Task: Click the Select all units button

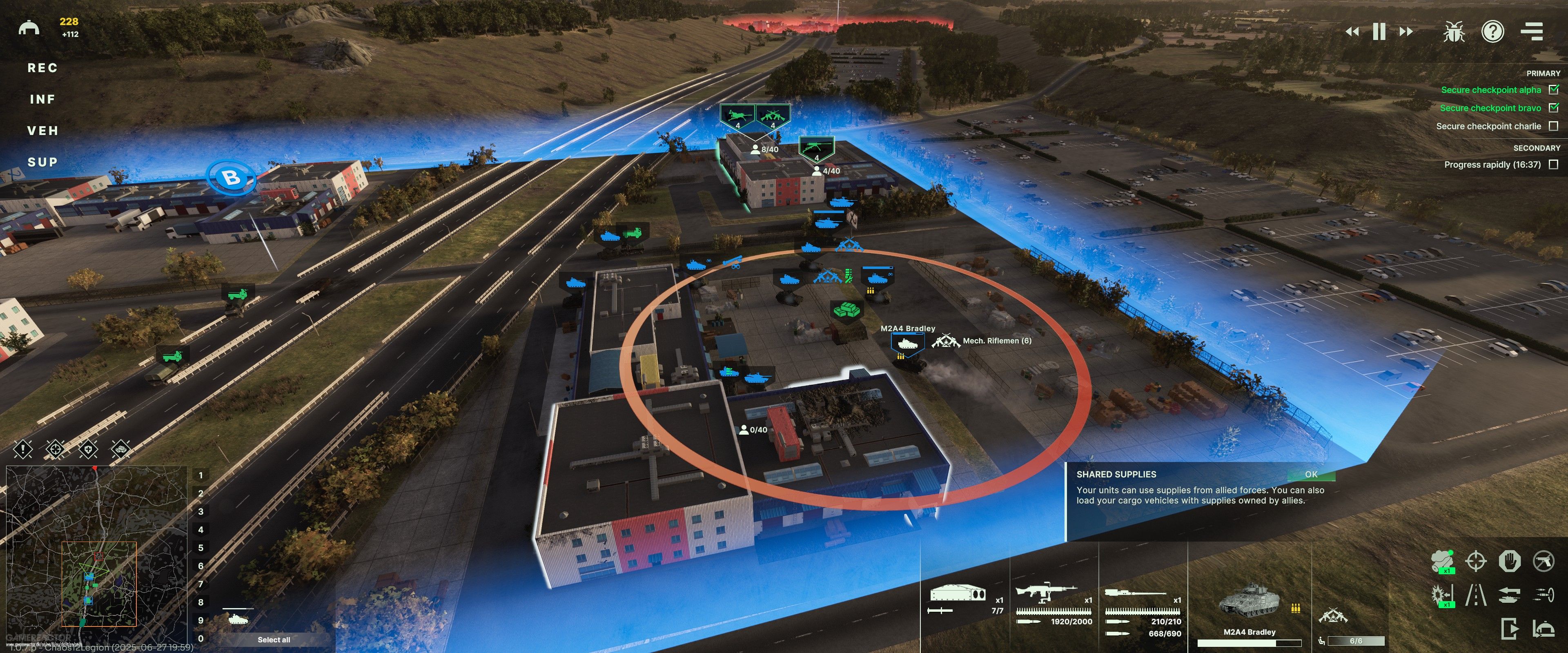Action: (273, 640)
